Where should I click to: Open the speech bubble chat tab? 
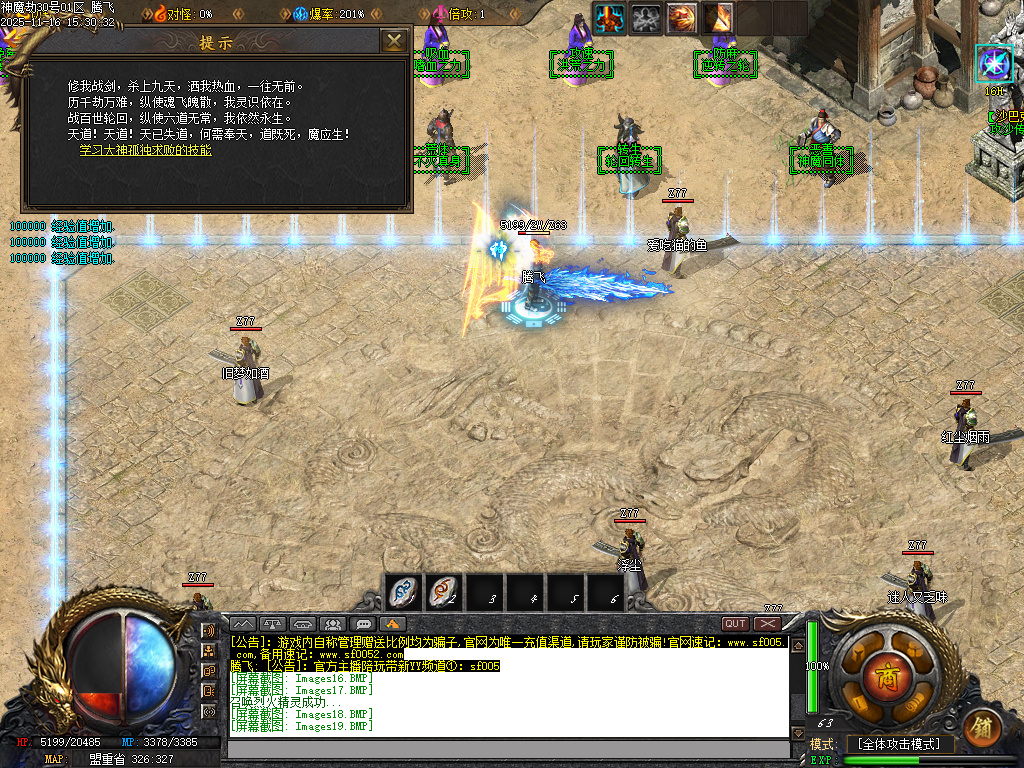364,624
